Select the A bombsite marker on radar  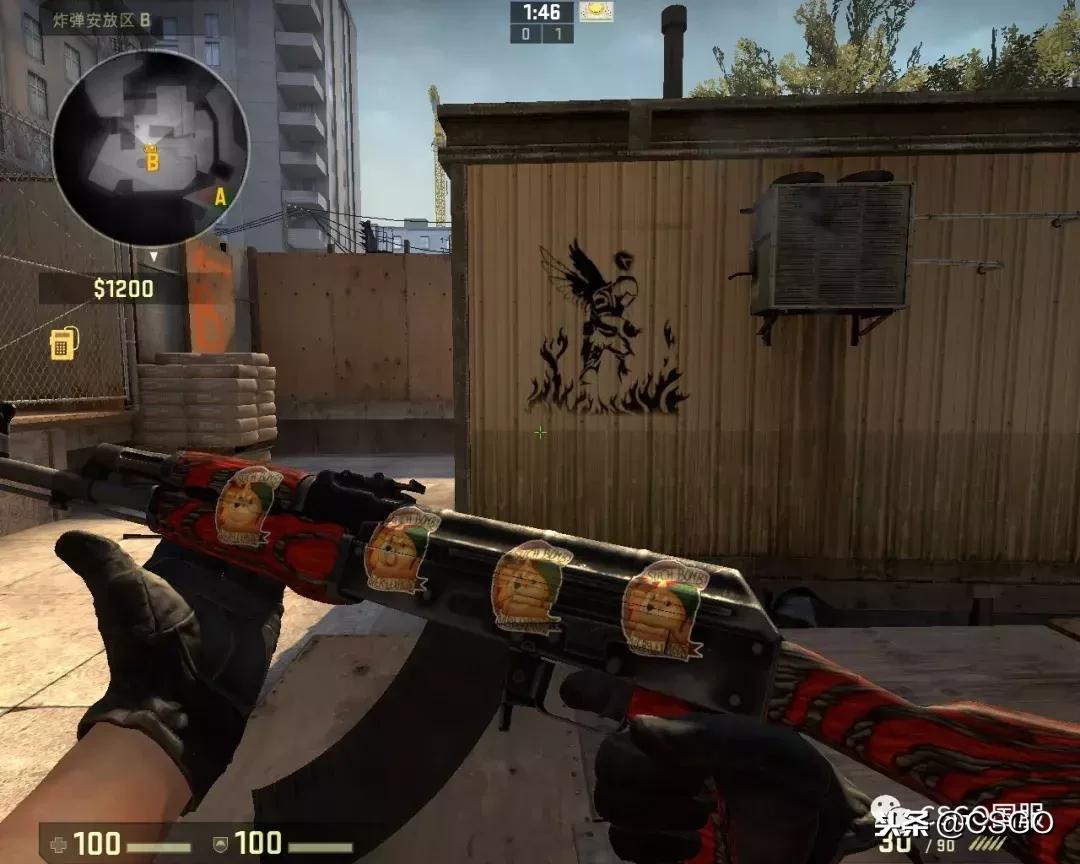pyautogui.click(x=220, y=197)
